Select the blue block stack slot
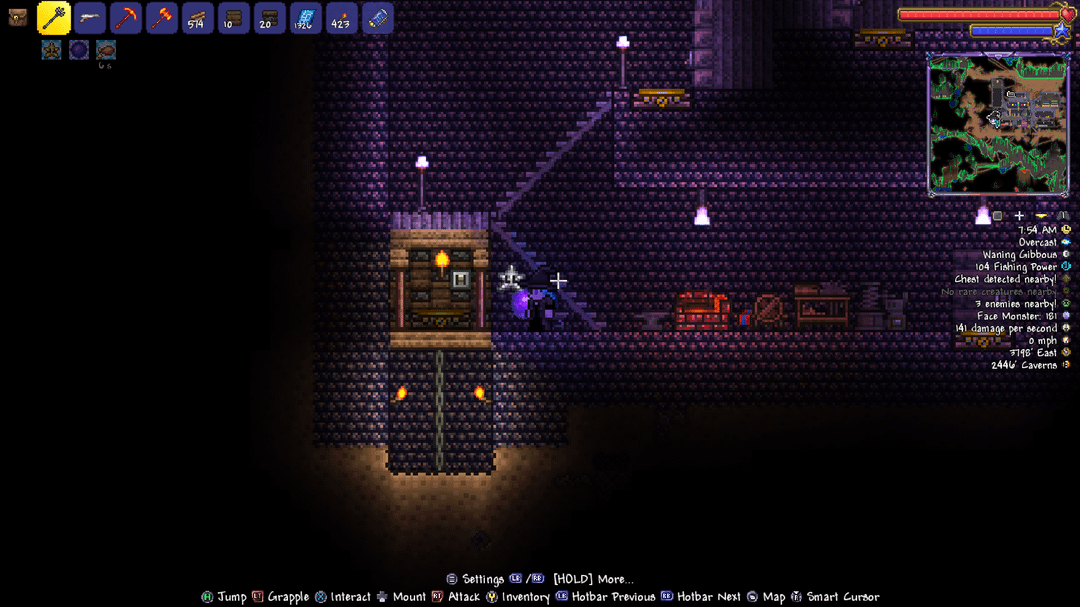 point(306,19)
